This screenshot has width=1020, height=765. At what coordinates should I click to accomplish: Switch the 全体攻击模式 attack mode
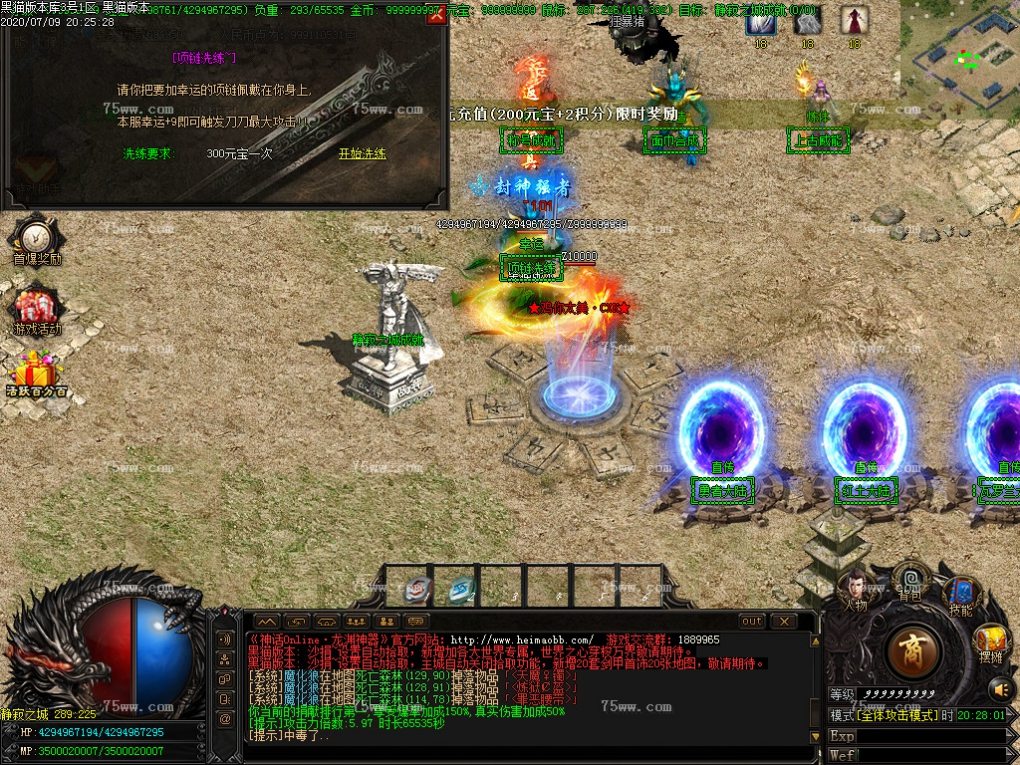[x=885, y=715]
